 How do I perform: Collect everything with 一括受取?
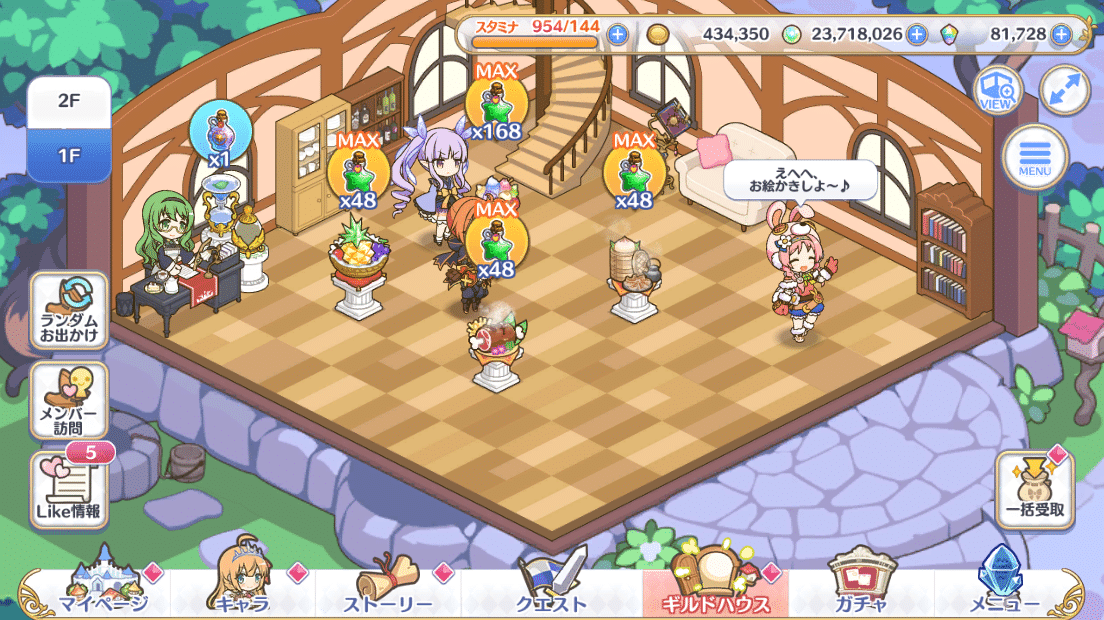coord(1034,490)
